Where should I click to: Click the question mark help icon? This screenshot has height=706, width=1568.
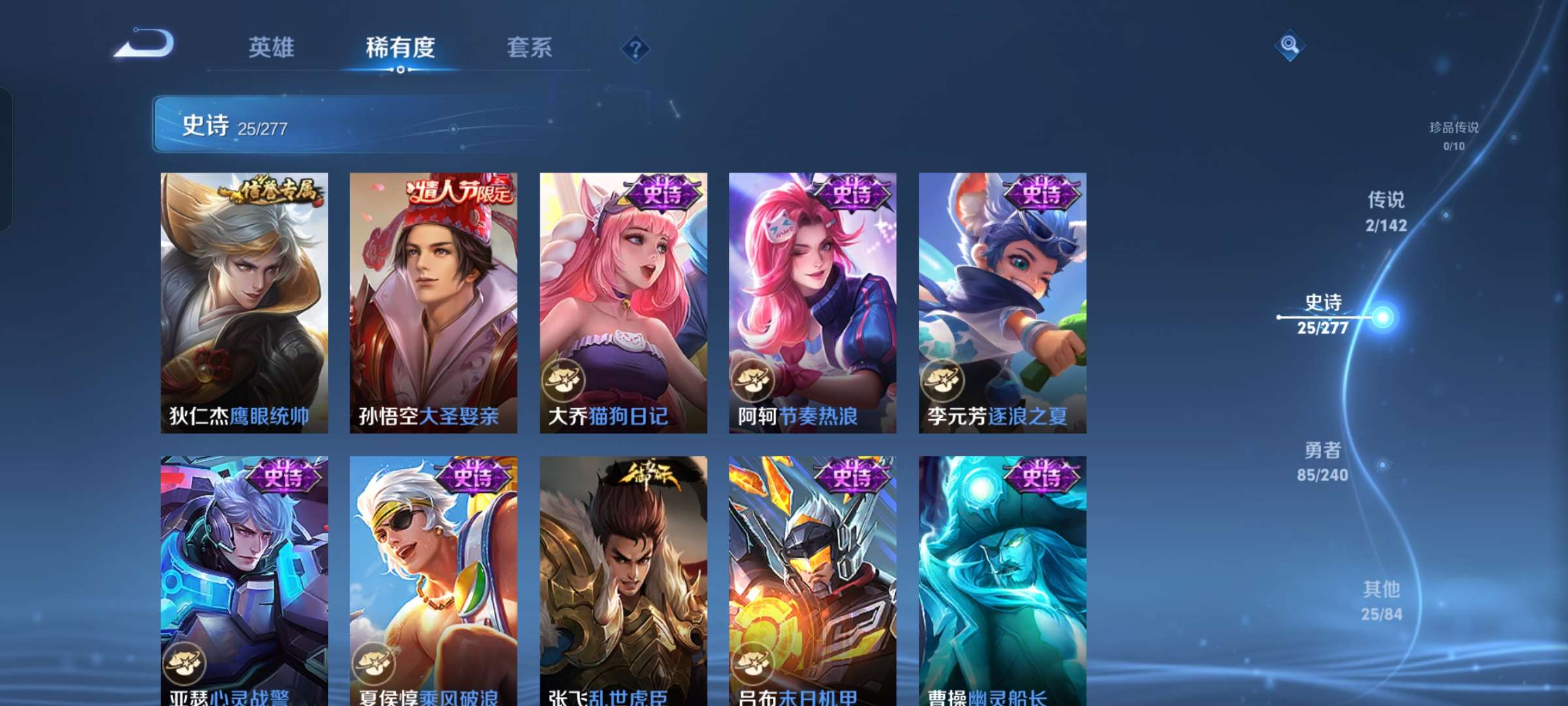(636, 48)
